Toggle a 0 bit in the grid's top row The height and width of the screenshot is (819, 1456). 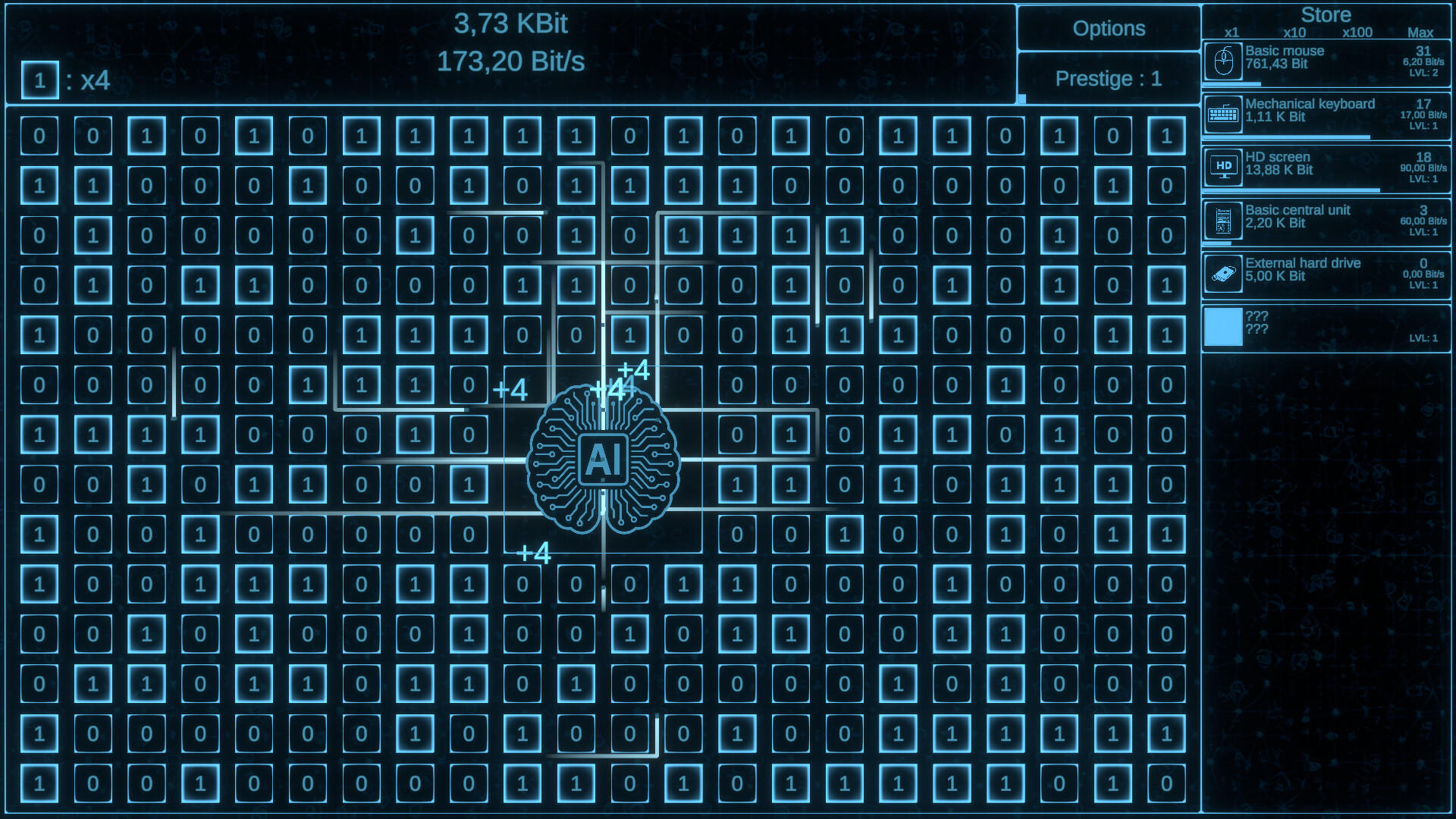click(40, 135)
